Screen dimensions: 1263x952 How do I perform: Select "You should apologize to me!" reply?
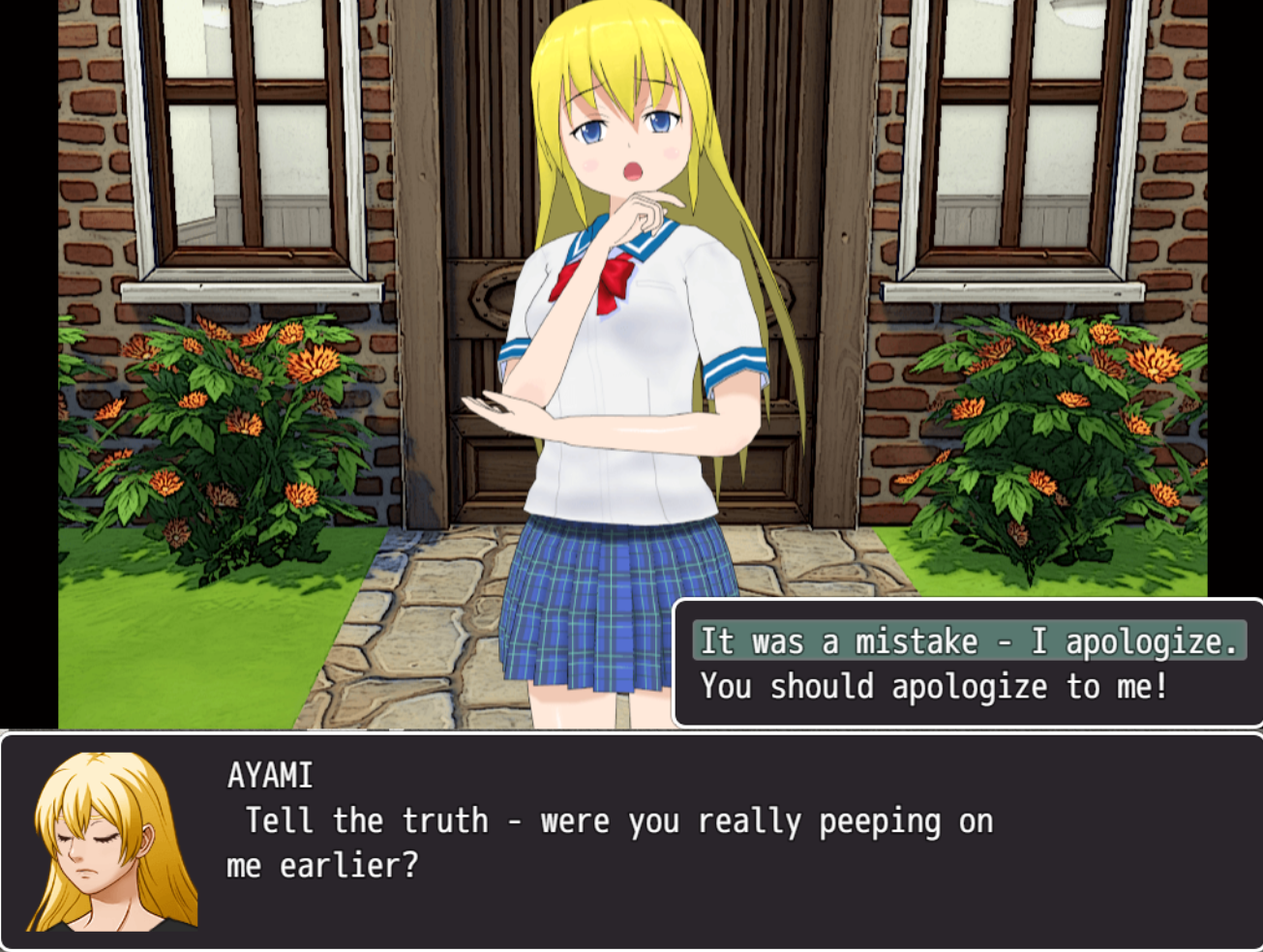pyautogui.click(x=934, y=687)
